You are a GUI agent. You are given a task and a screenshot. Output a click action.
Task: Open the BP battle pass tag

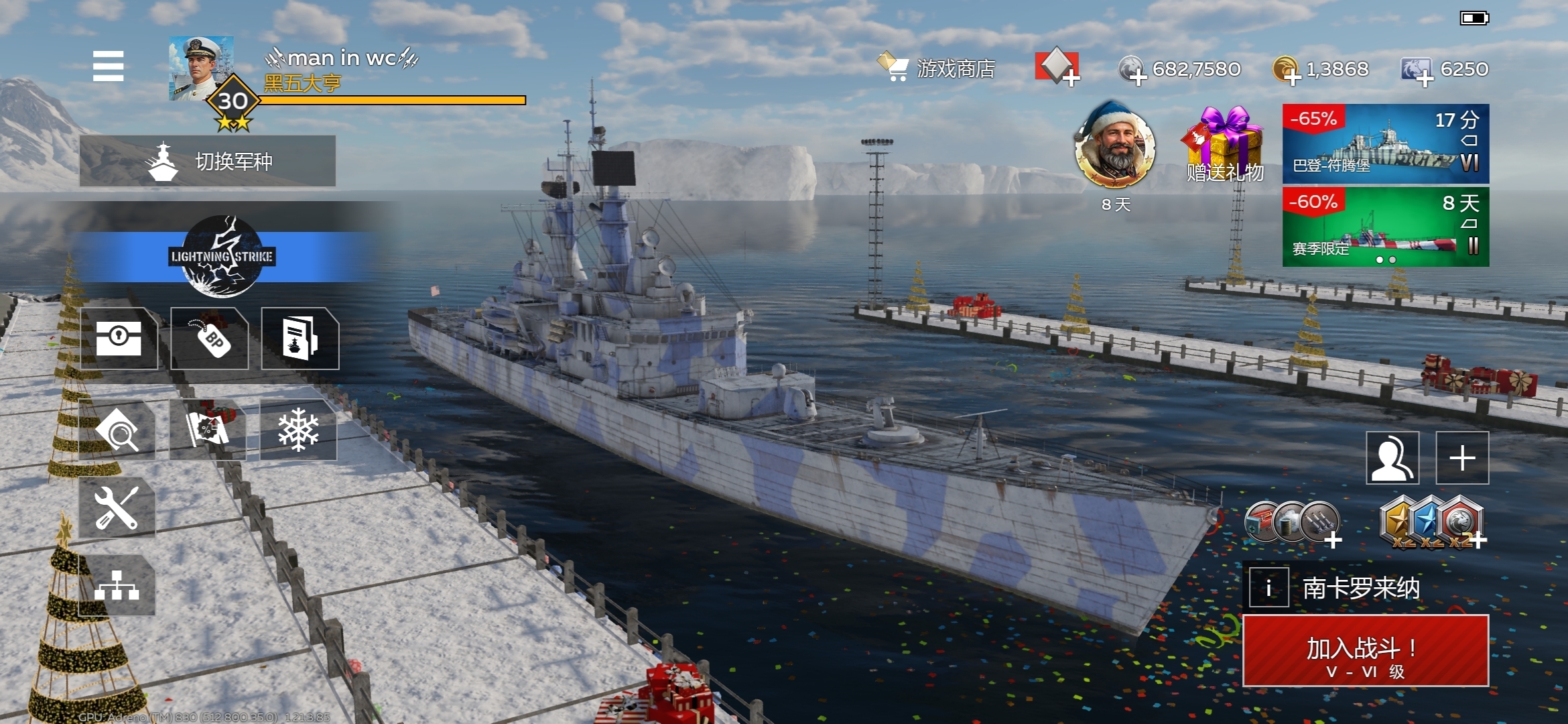[210, 338]
